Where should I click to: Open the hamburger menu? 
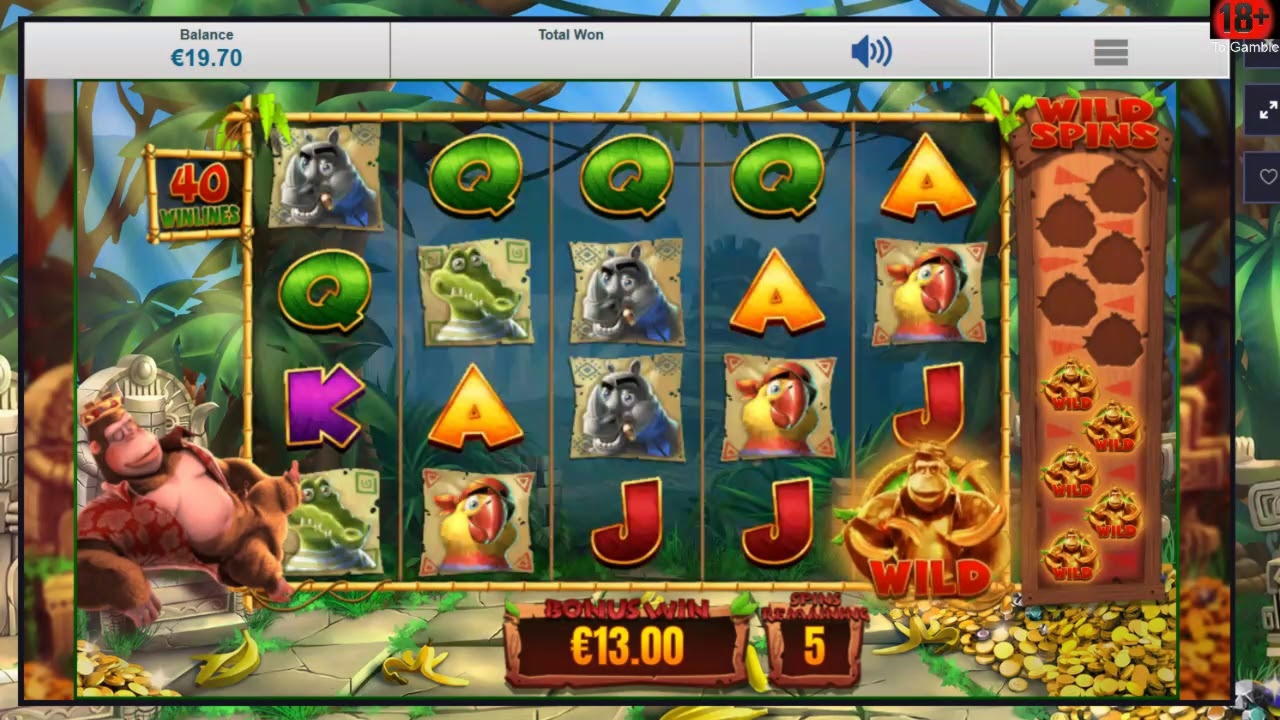click(1110, 52)
